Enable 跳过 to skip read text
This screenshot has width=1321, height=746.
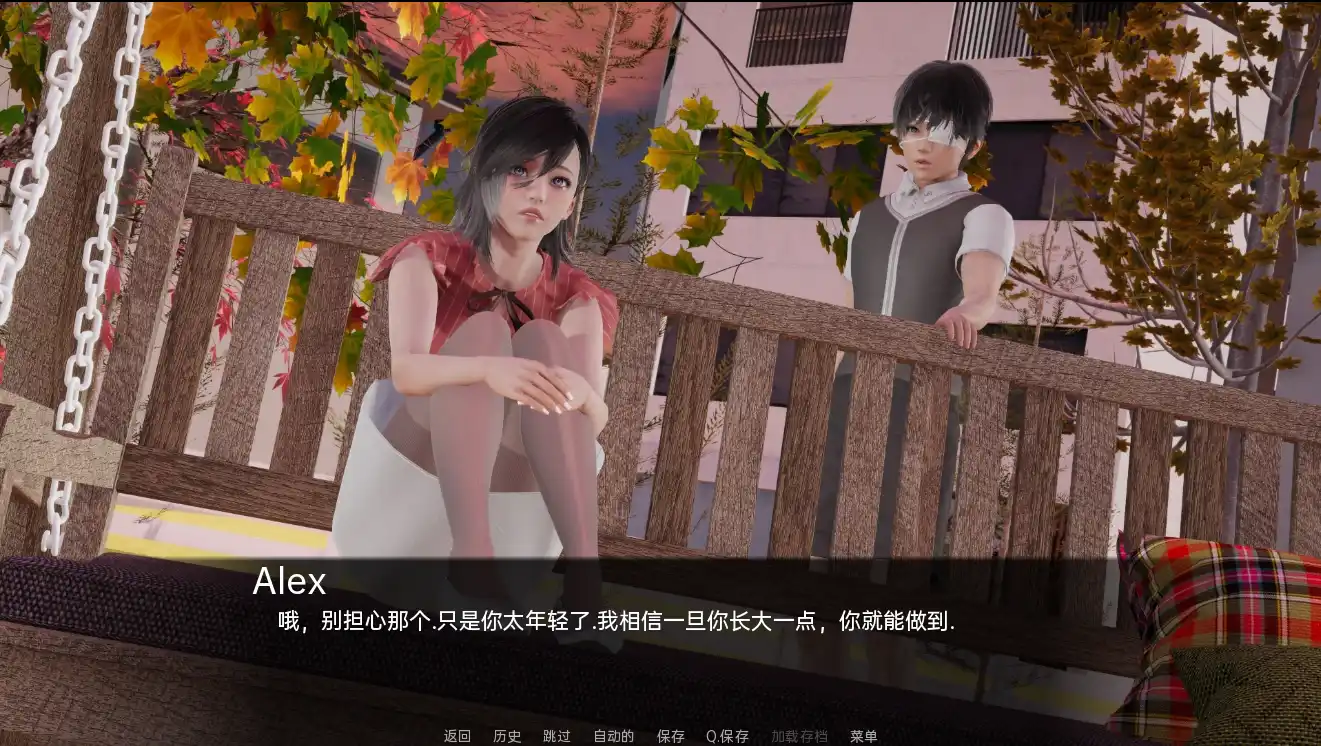coord(554,736)
